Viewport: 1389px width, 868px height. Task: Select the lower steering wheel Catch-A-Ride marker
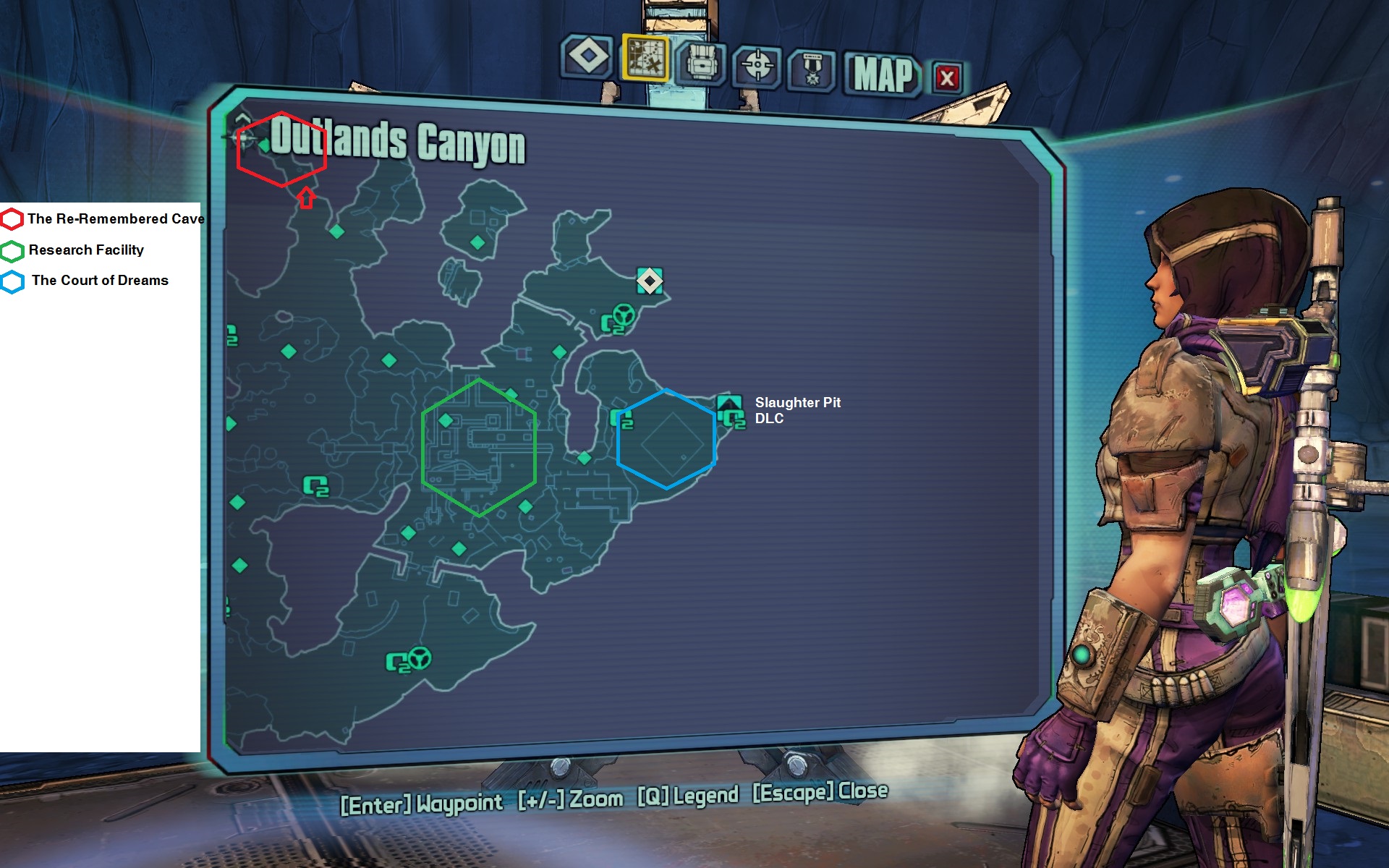click(x=419, y=658)
